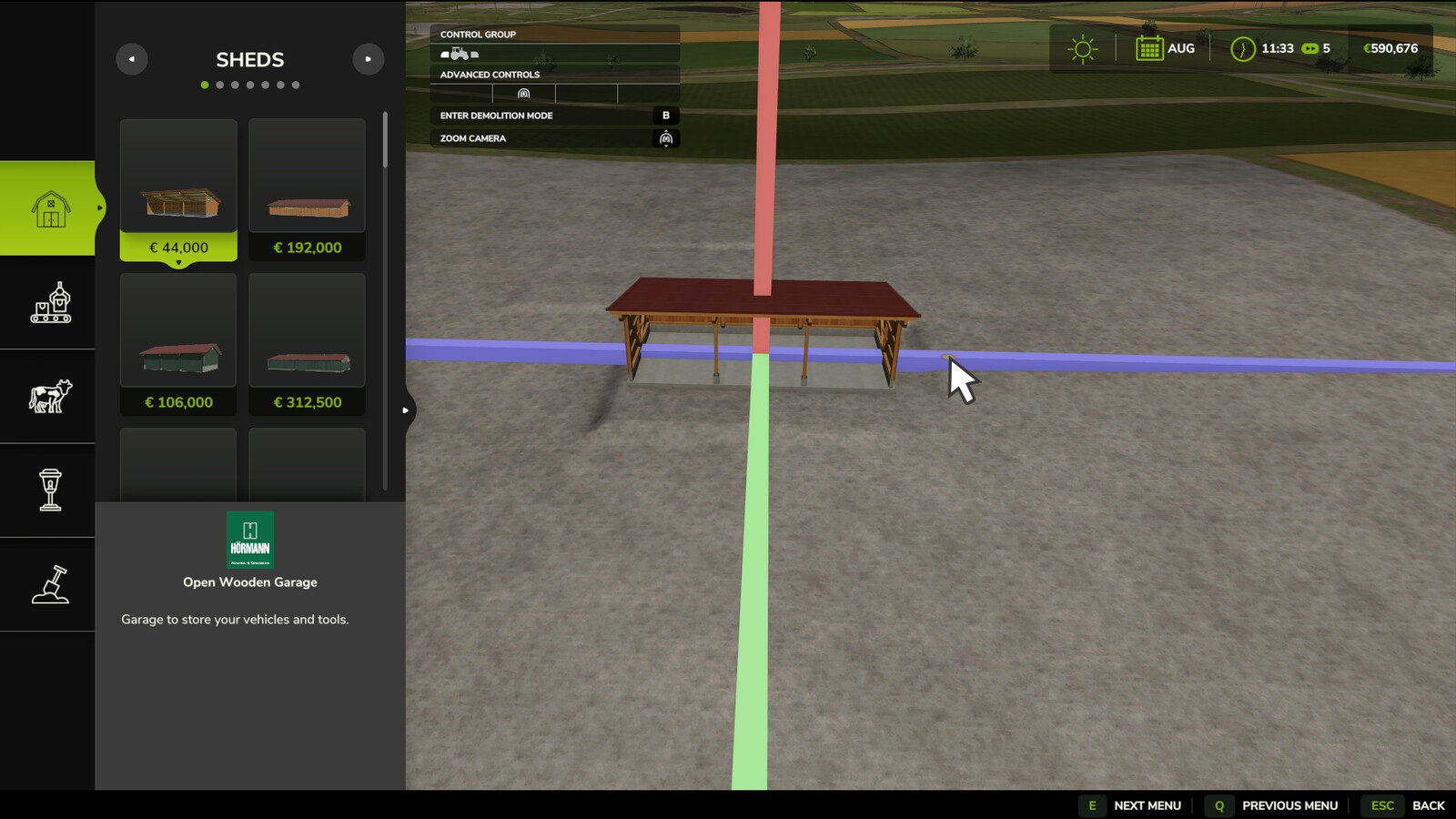This screenshot has height=819, width=1456.
Task: Click the right arrow beside the SHEDS title
Action: 369,58
